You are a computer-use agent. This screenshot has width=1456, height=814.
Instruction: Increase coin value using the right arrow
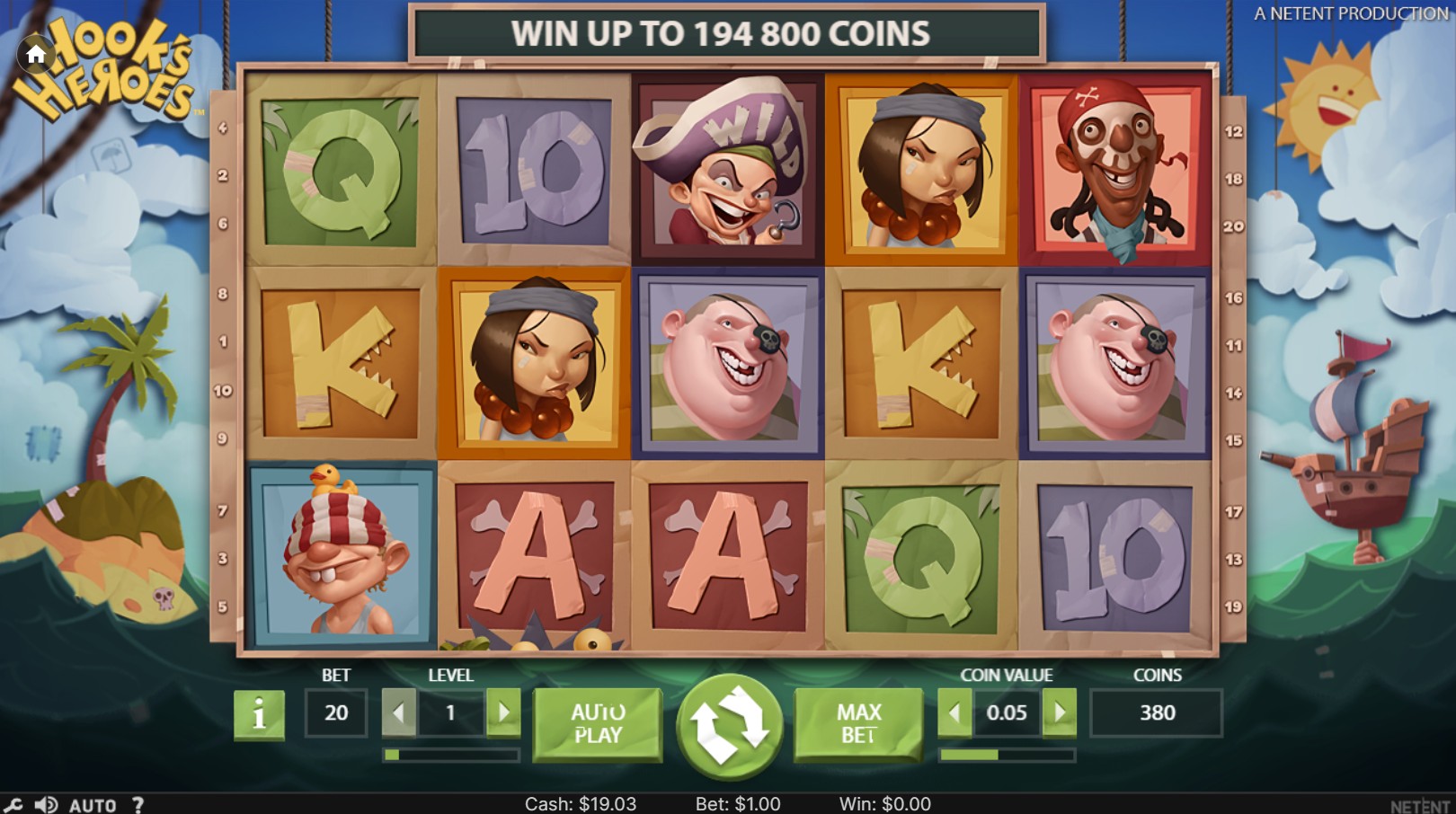(1061, 712)
